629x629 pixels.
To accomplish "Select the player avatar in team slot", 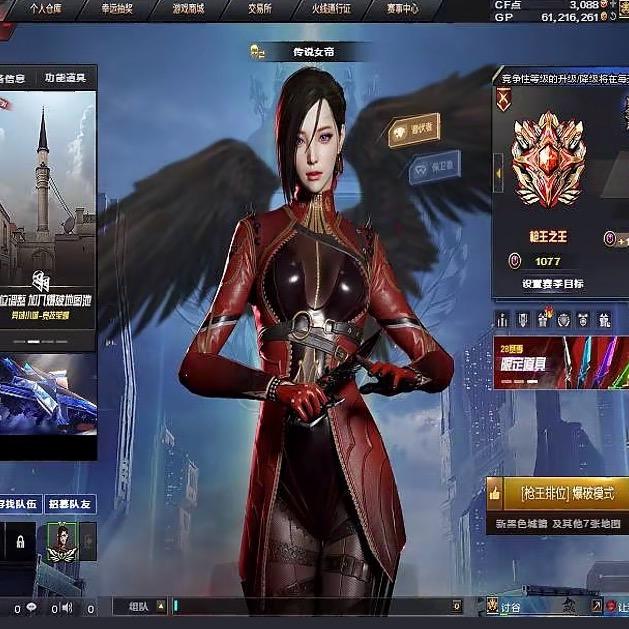I will [x=59, y=542].
